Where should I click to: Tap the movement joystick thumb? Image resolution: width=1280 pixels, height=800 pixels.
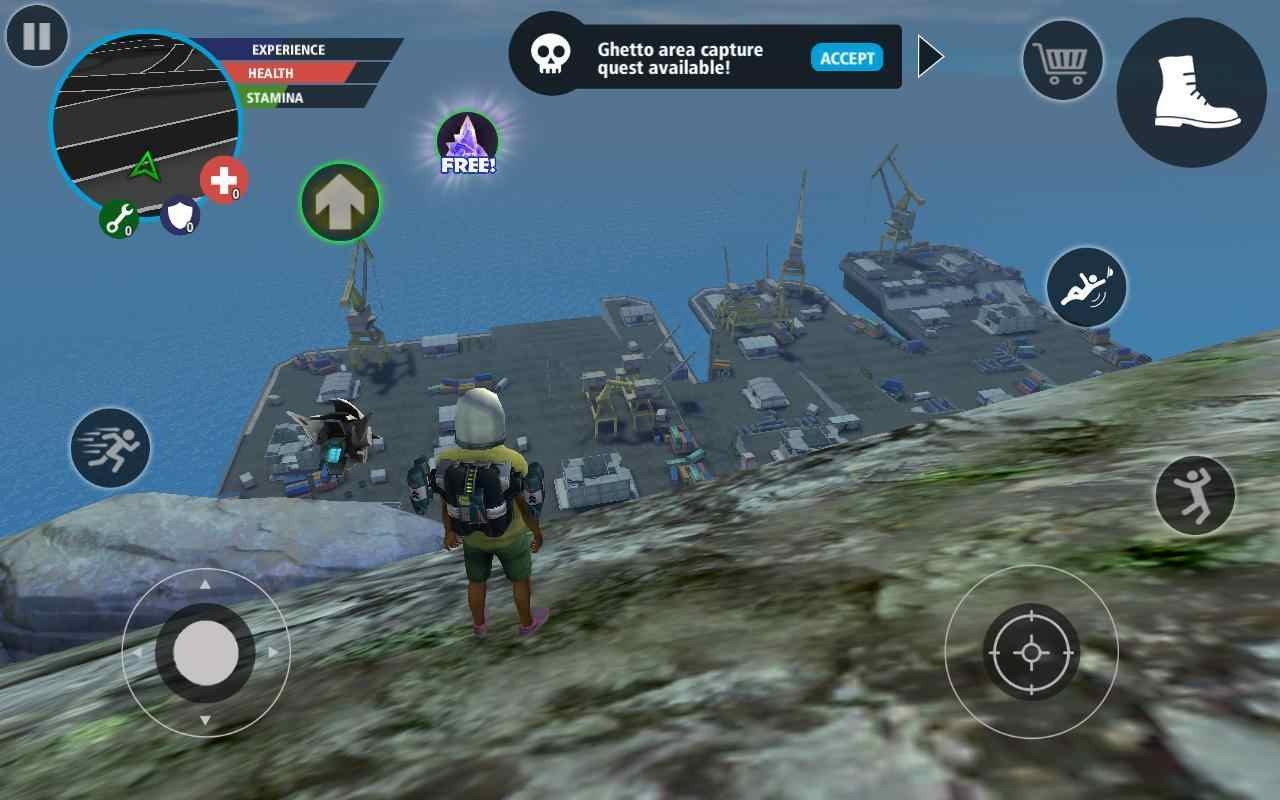(x=206, y=652)
